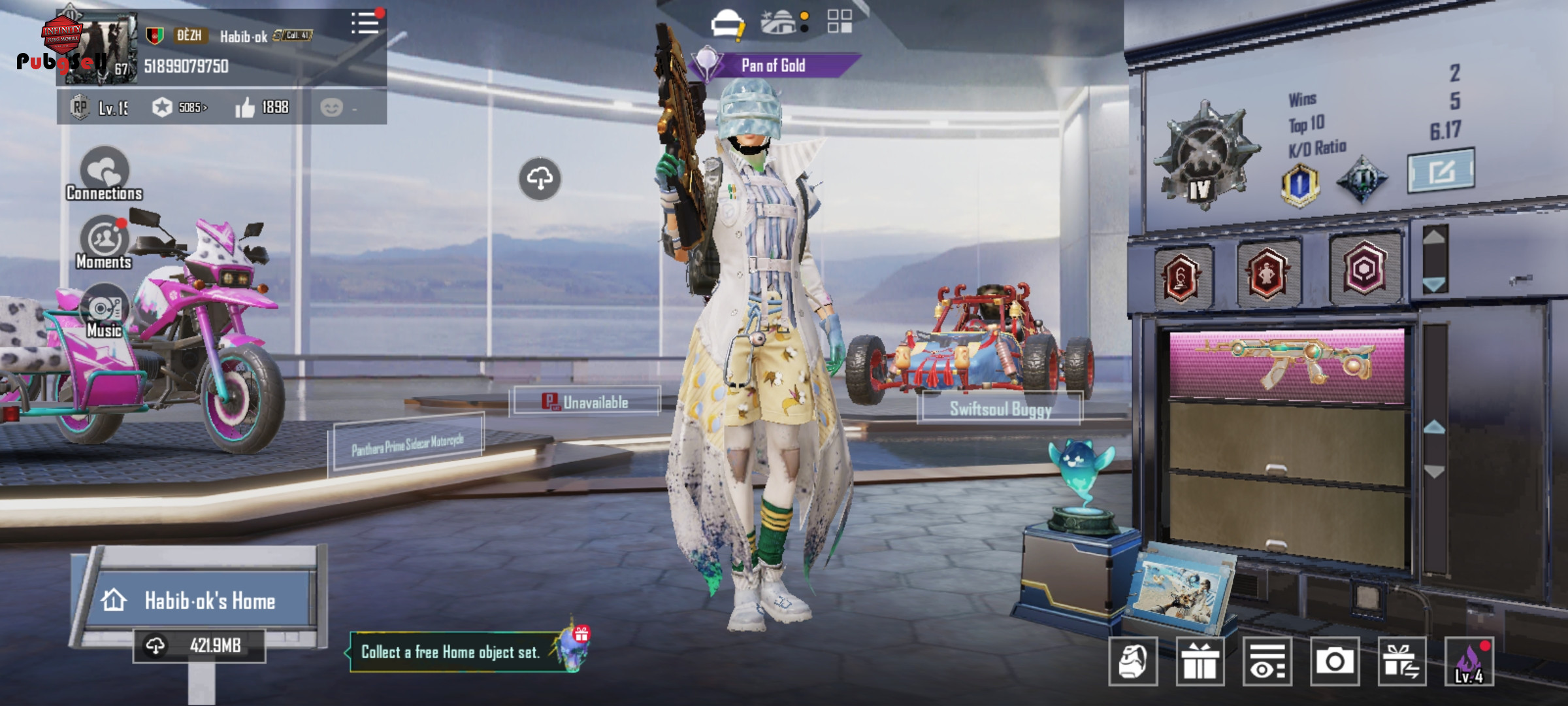Select the Swiftsoul Buggy label

pos(1000,409)
